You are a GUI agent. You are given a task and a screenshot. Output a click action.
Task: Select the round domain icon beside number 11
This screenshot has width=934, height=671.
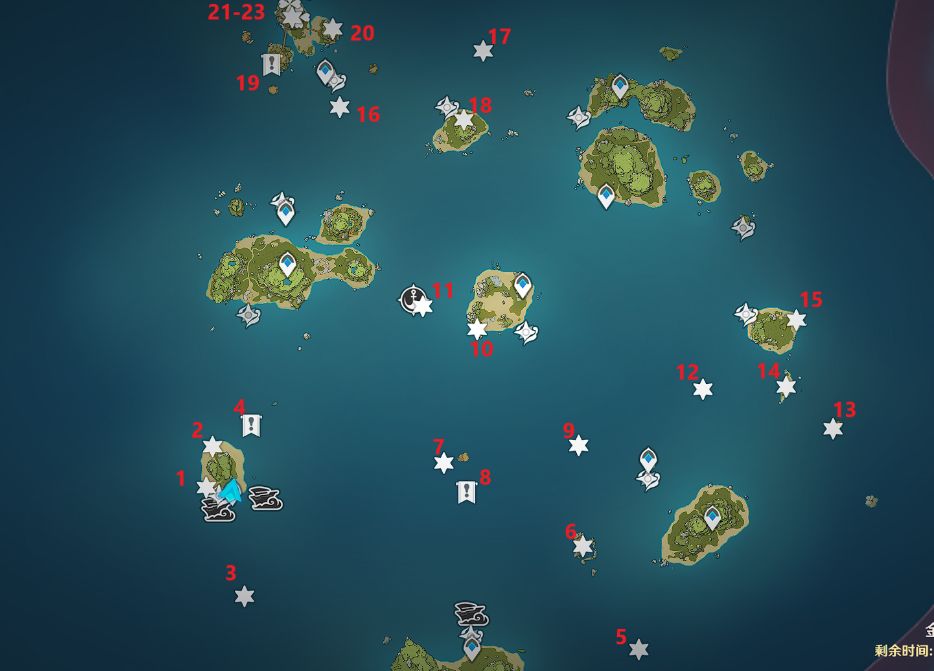[x=411, y=298]
